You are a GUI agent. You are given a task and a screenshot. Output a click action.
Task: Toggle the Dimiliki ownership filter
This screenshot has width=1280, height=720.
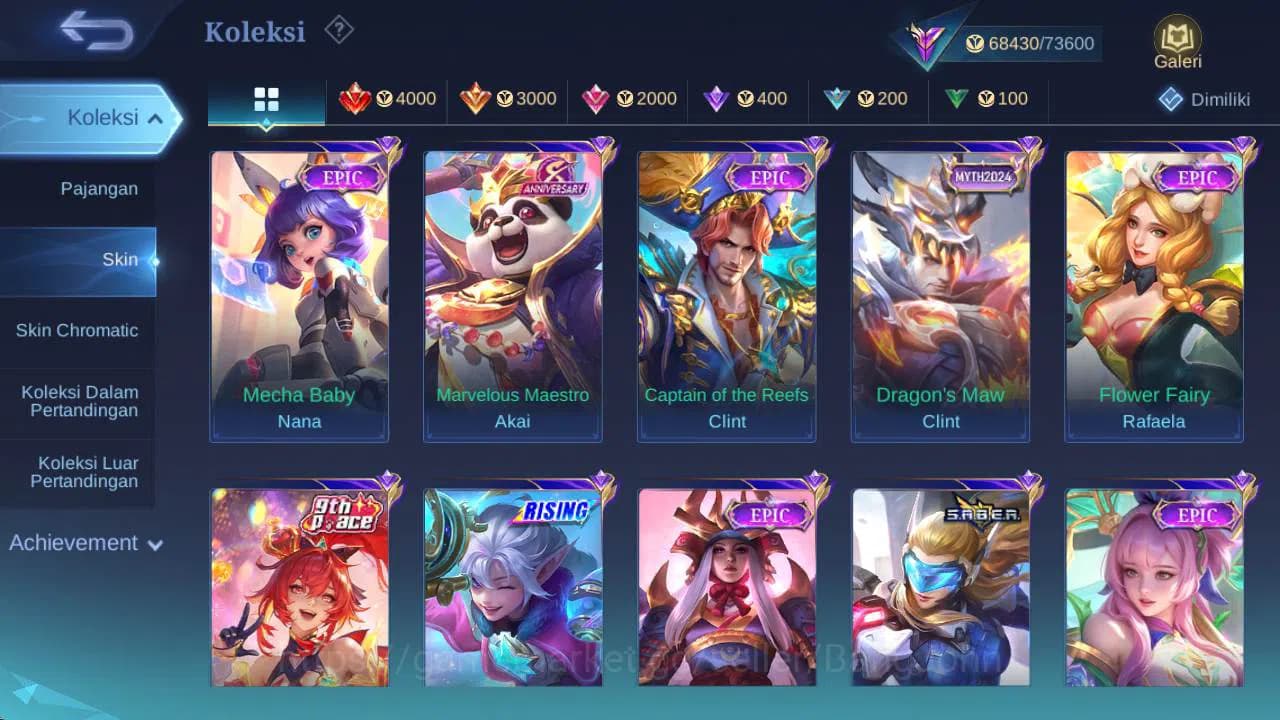coord(1201,99)
